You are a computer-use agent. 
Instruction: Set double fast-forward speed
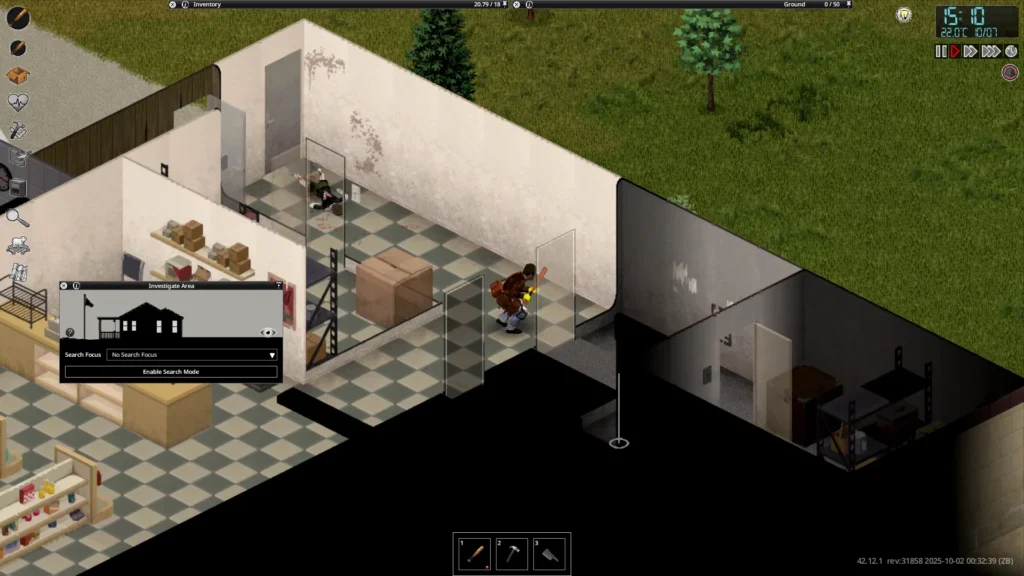(x=970, y=51)
